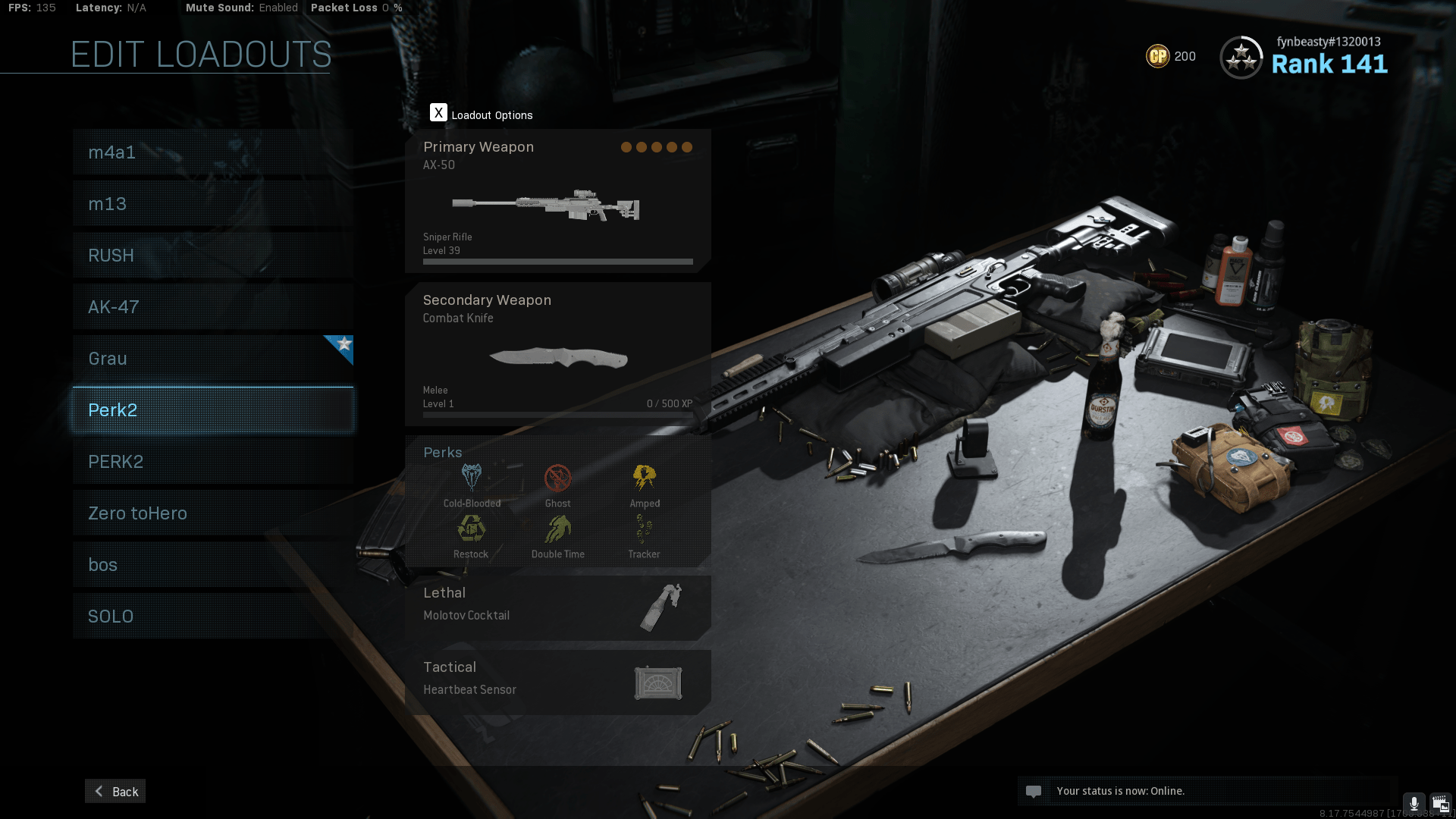
Task: Select the Restock perk icon
Action: [x=471, y=529]
